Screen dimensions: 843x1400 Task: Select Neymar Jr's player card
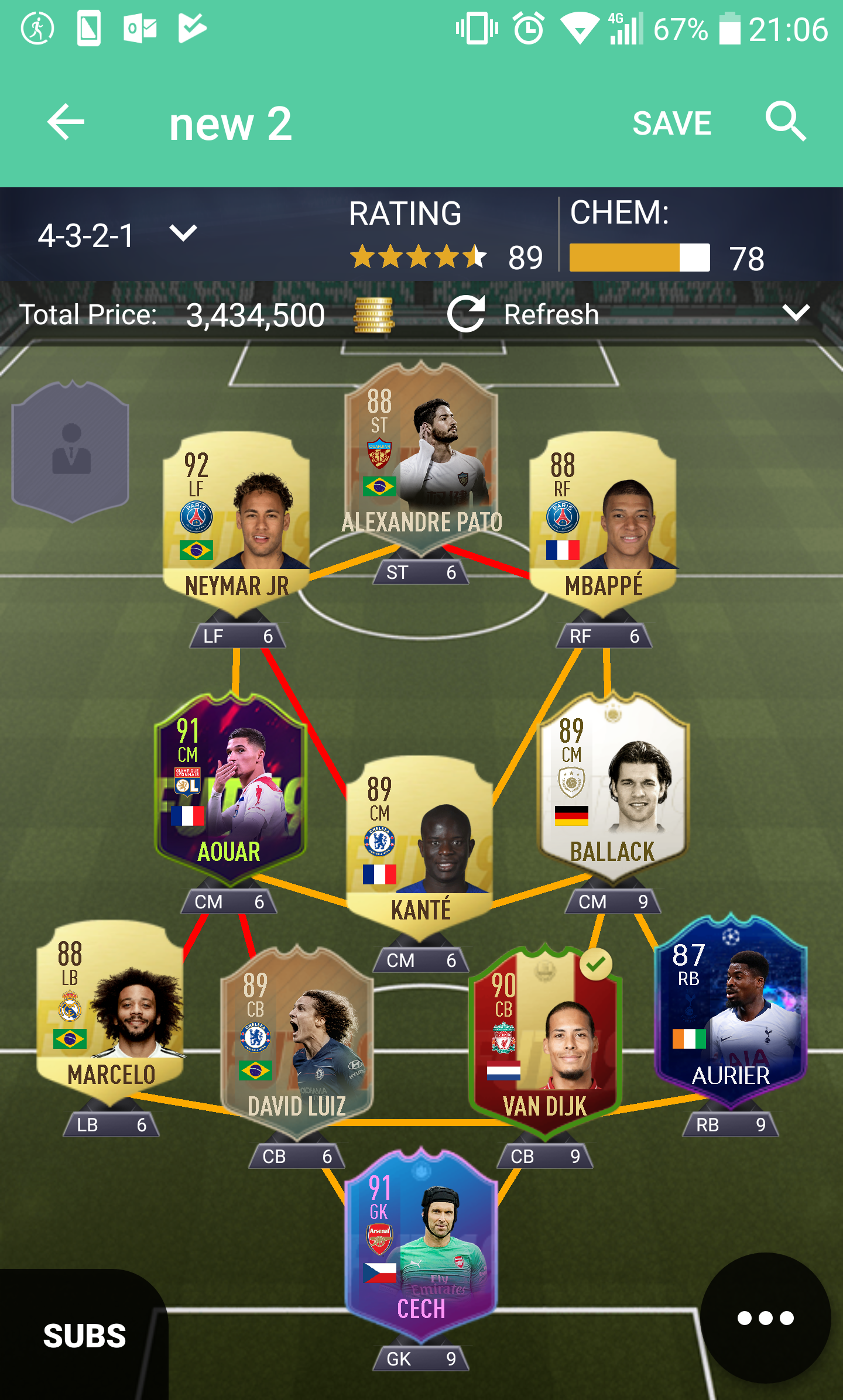click(237, 527)
